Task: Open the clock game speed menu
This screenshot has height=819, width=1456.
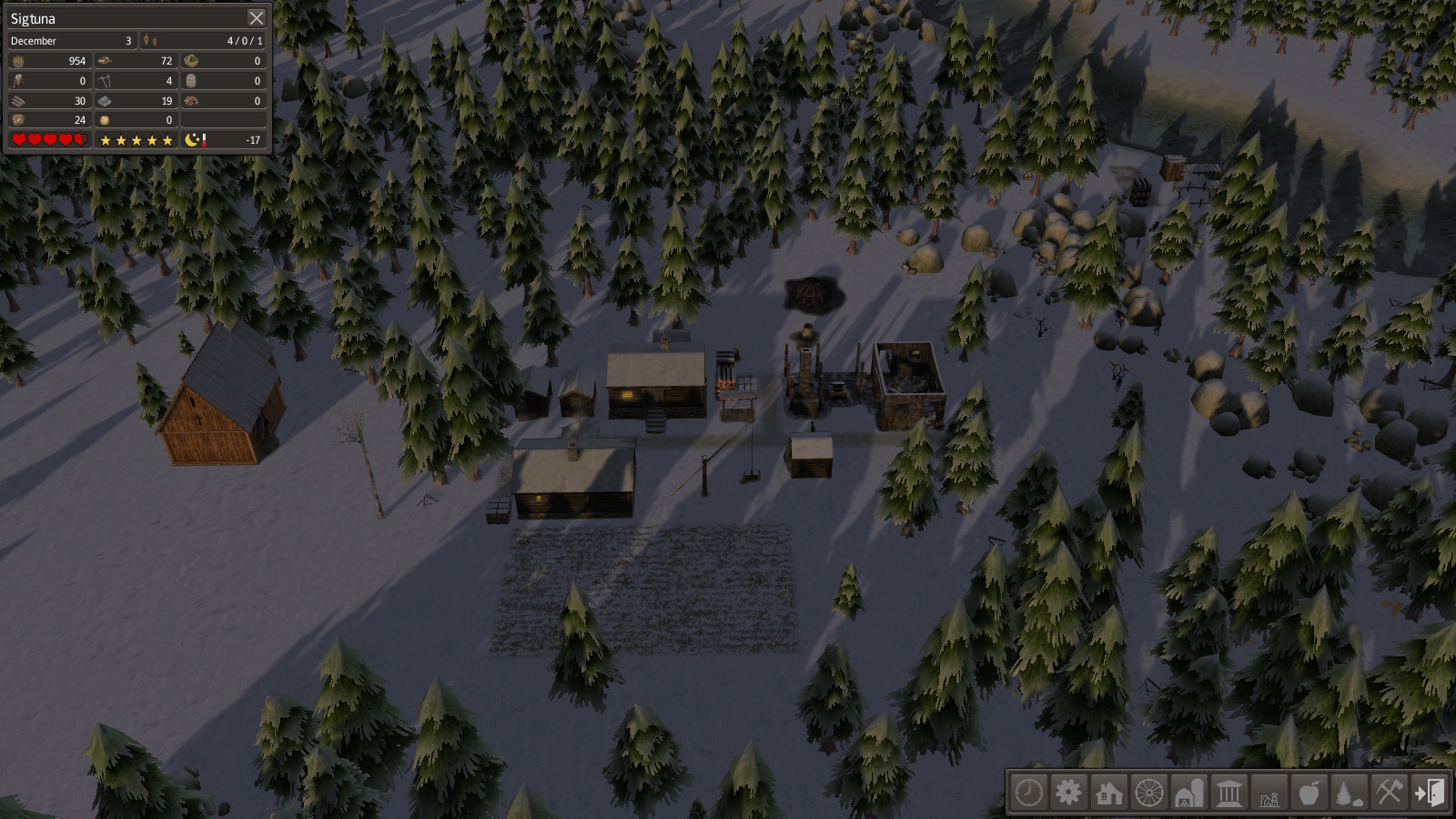Action: (x=1029, y=793)
